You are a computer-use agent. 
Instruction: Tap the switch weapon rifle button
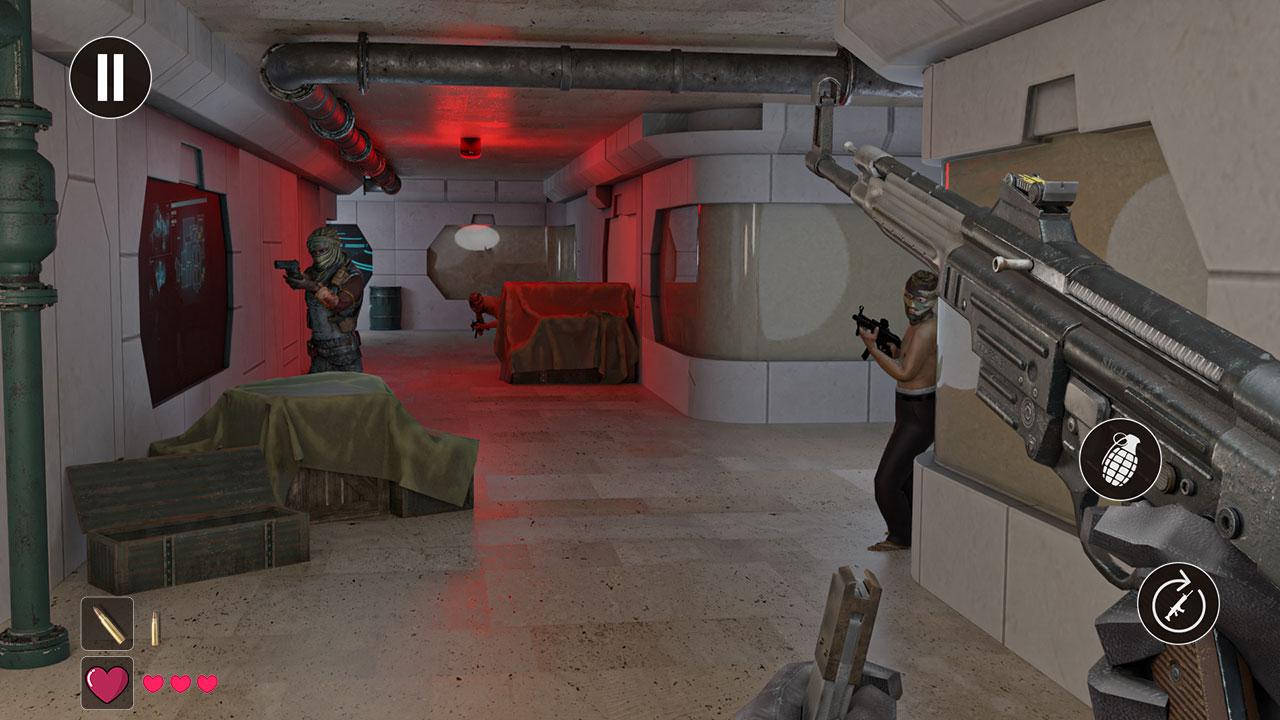coord(1178,603)
